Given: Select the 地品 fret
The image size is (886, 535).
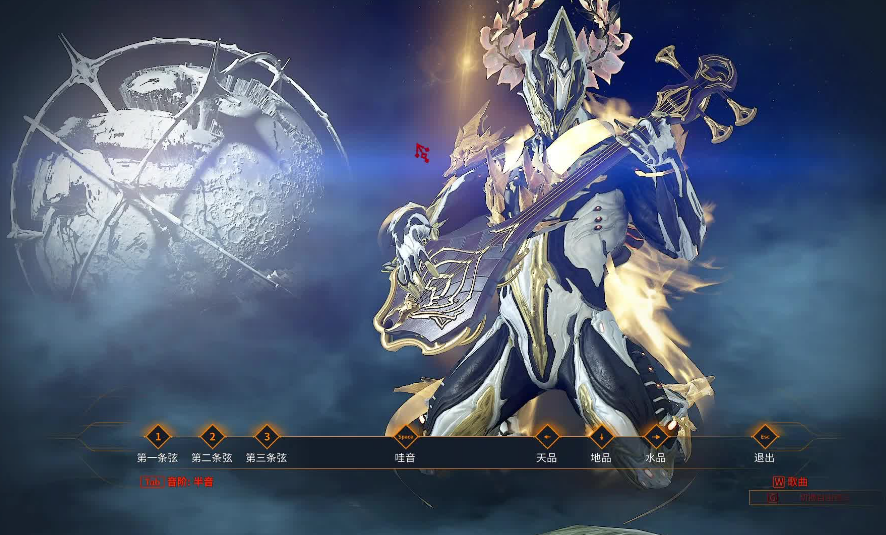Looking at the screenshot, I should (x=601, y=437).
